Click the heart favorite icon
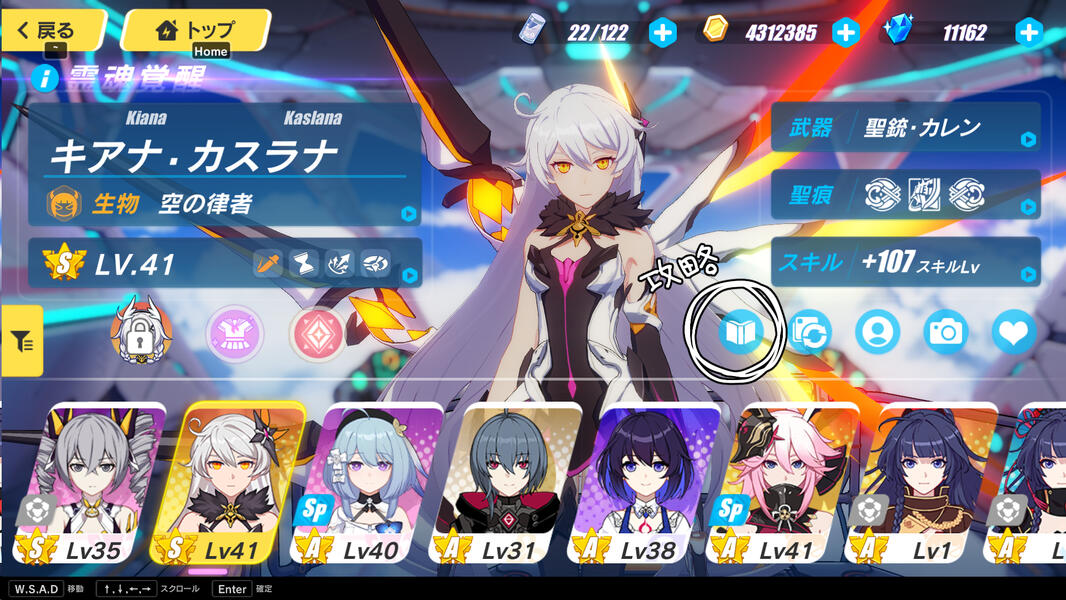Viewport: 1066px width, 600px height. point(1013,332)
